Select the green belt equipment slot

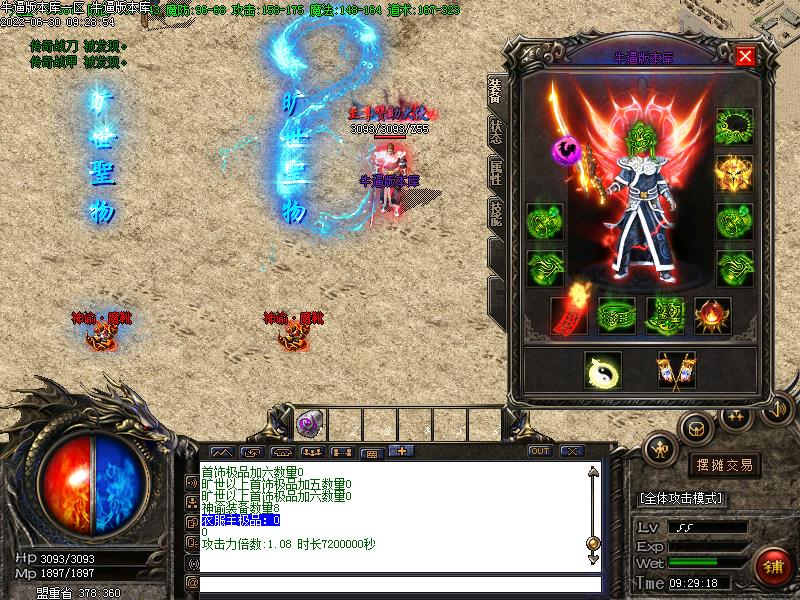(x=616, y=314)
